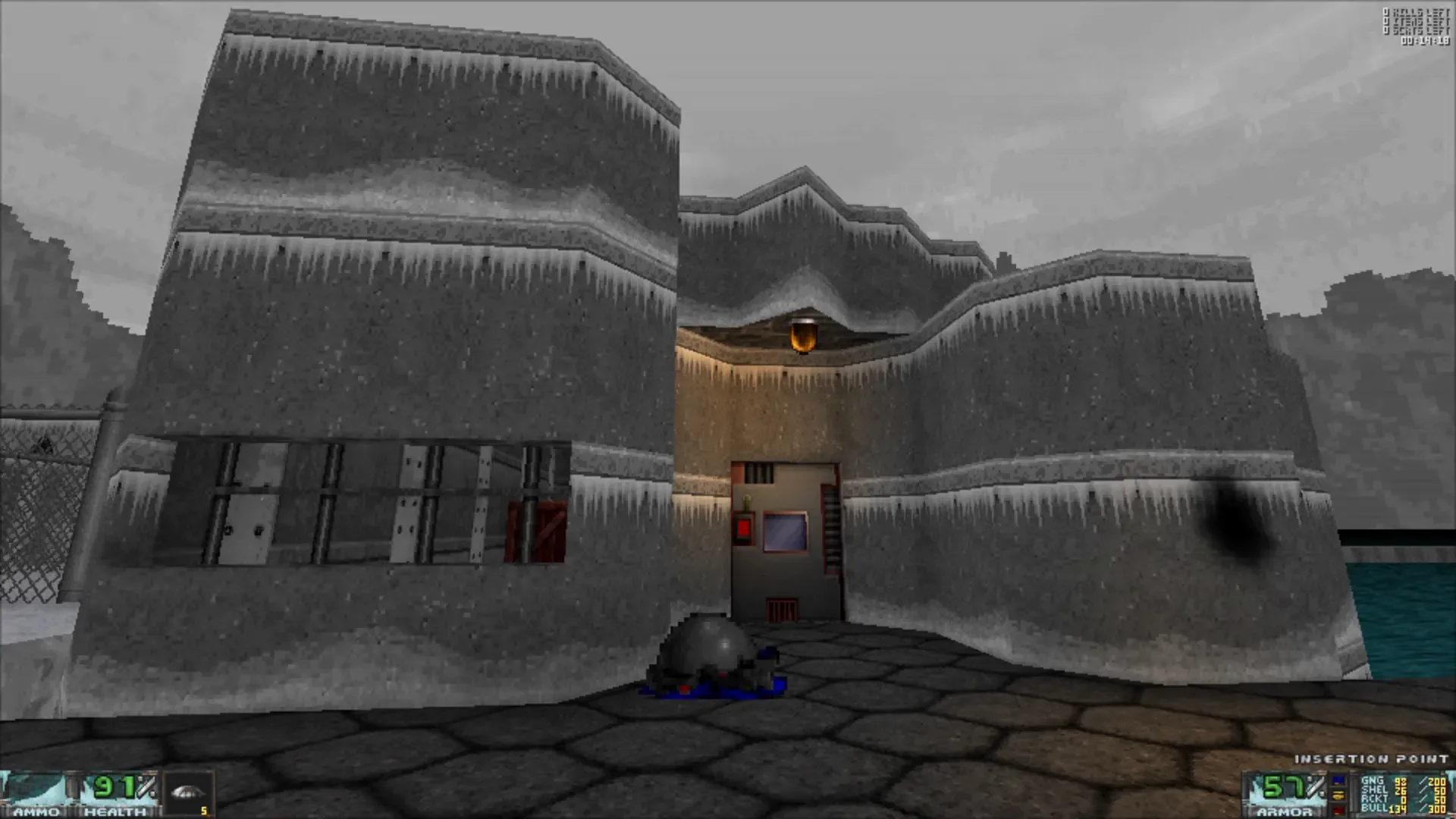The image size is (1456, 819).
Task: Click the red panel beside the door
Action: (x=744, y=529)
